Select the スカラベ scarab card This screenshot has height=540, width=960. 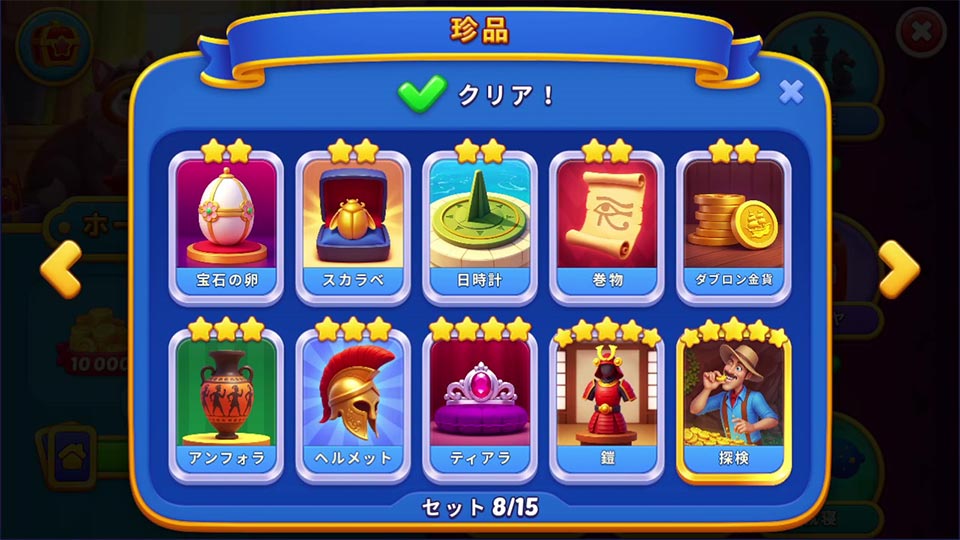353,225
